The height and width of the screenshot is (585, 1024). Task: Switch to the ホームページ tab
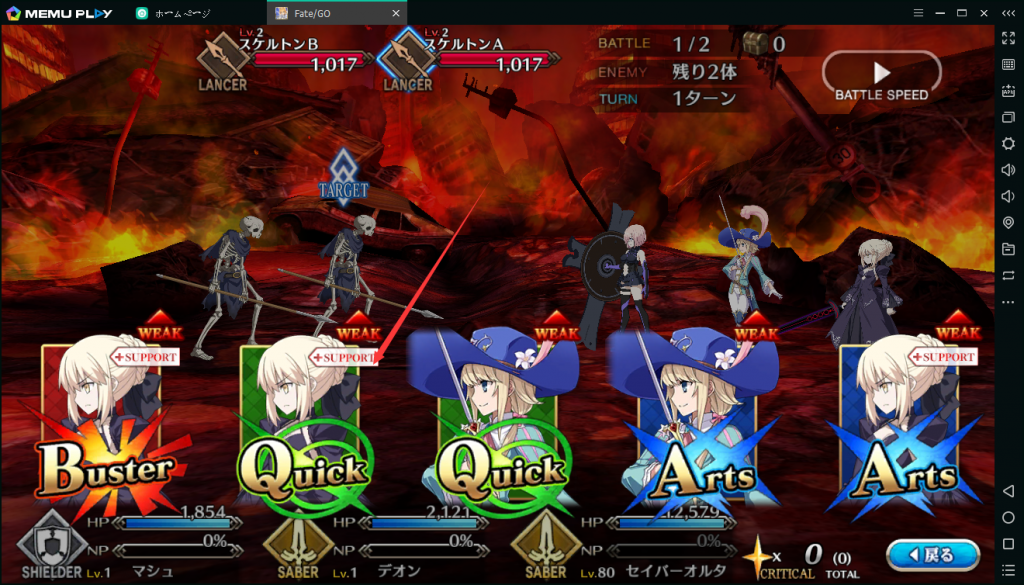(x=190, y=13)
